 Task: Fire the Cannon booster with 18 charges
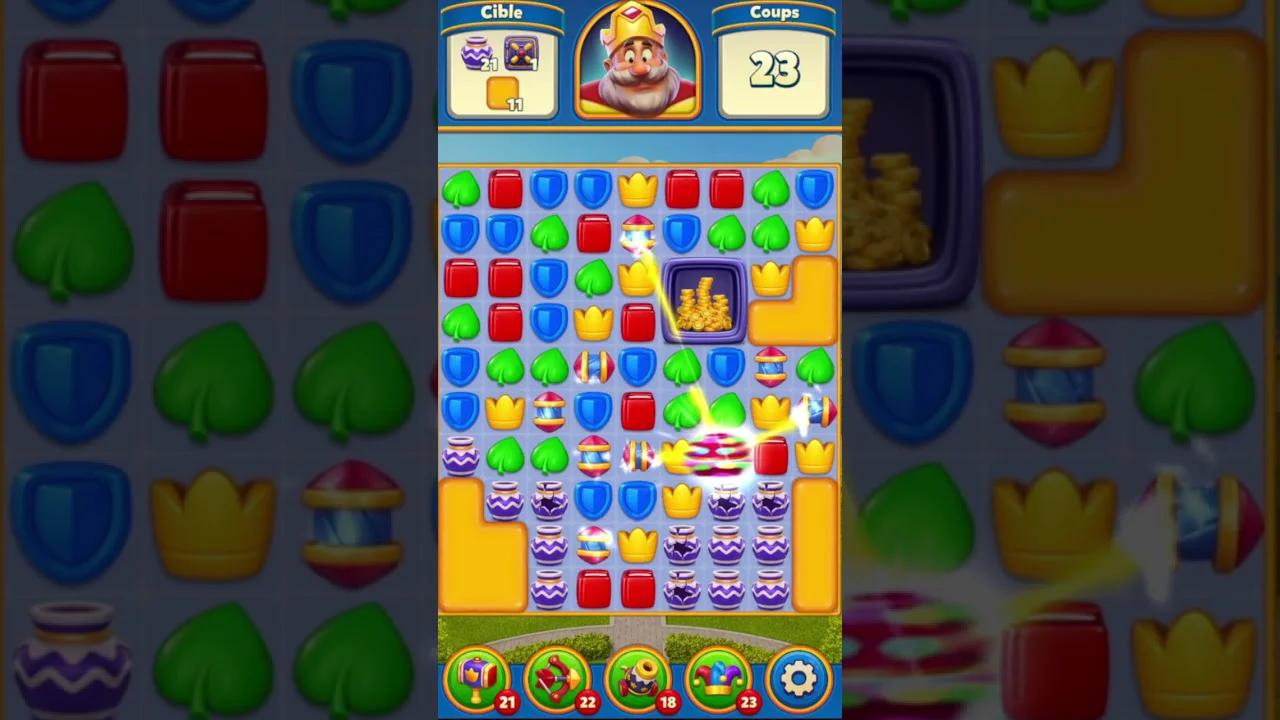638,678
